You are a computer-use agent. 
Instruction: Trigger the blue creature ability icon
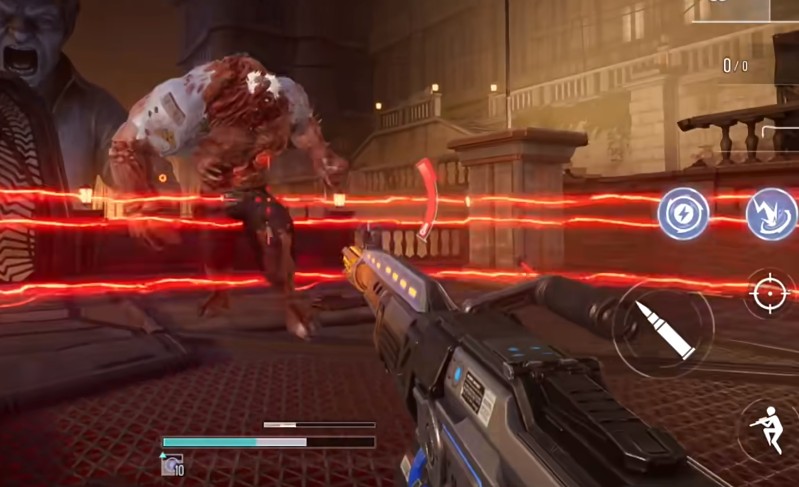point(773,214)
